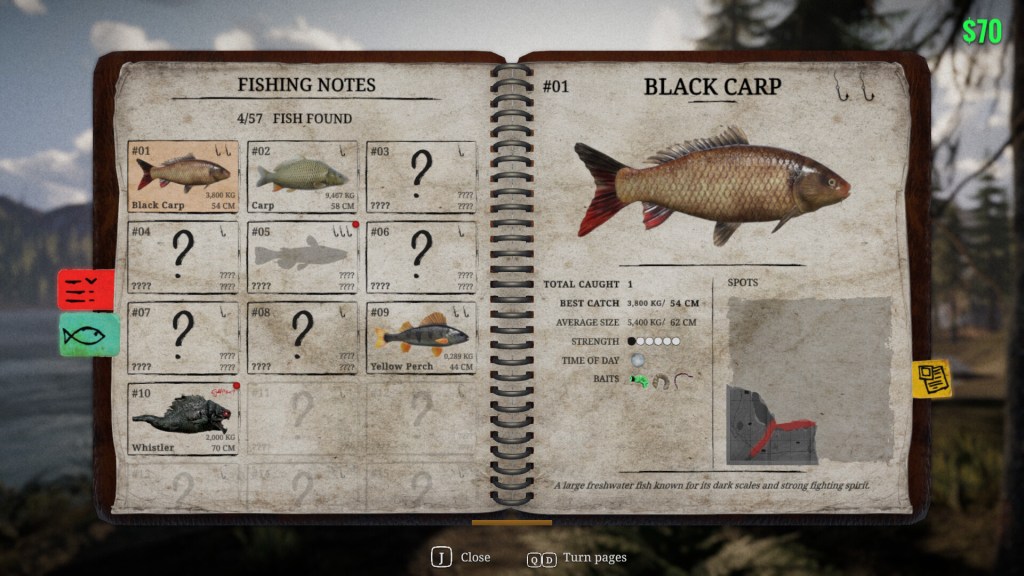The height and width of the screenshot is (576, 1024).
Task: Select the undiscovered fish entry #04
Action: pos(183,257)
